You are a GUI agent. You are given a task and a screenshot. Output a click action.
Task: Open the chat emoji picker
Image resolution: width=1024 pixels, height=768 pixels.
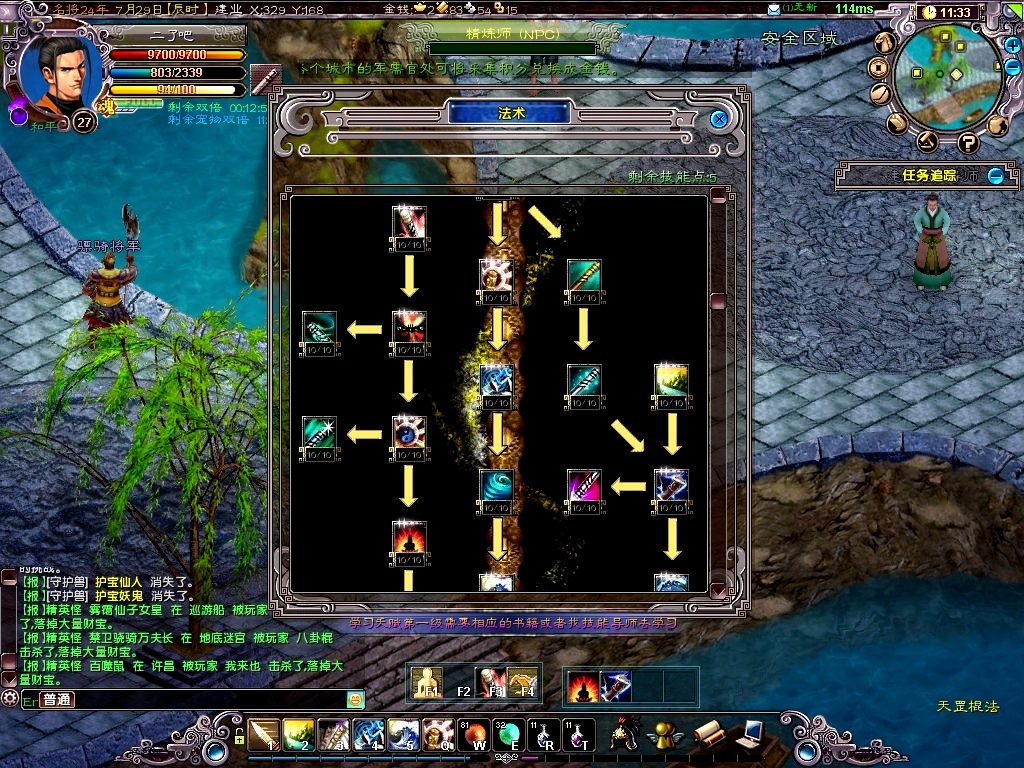point(354,699)
